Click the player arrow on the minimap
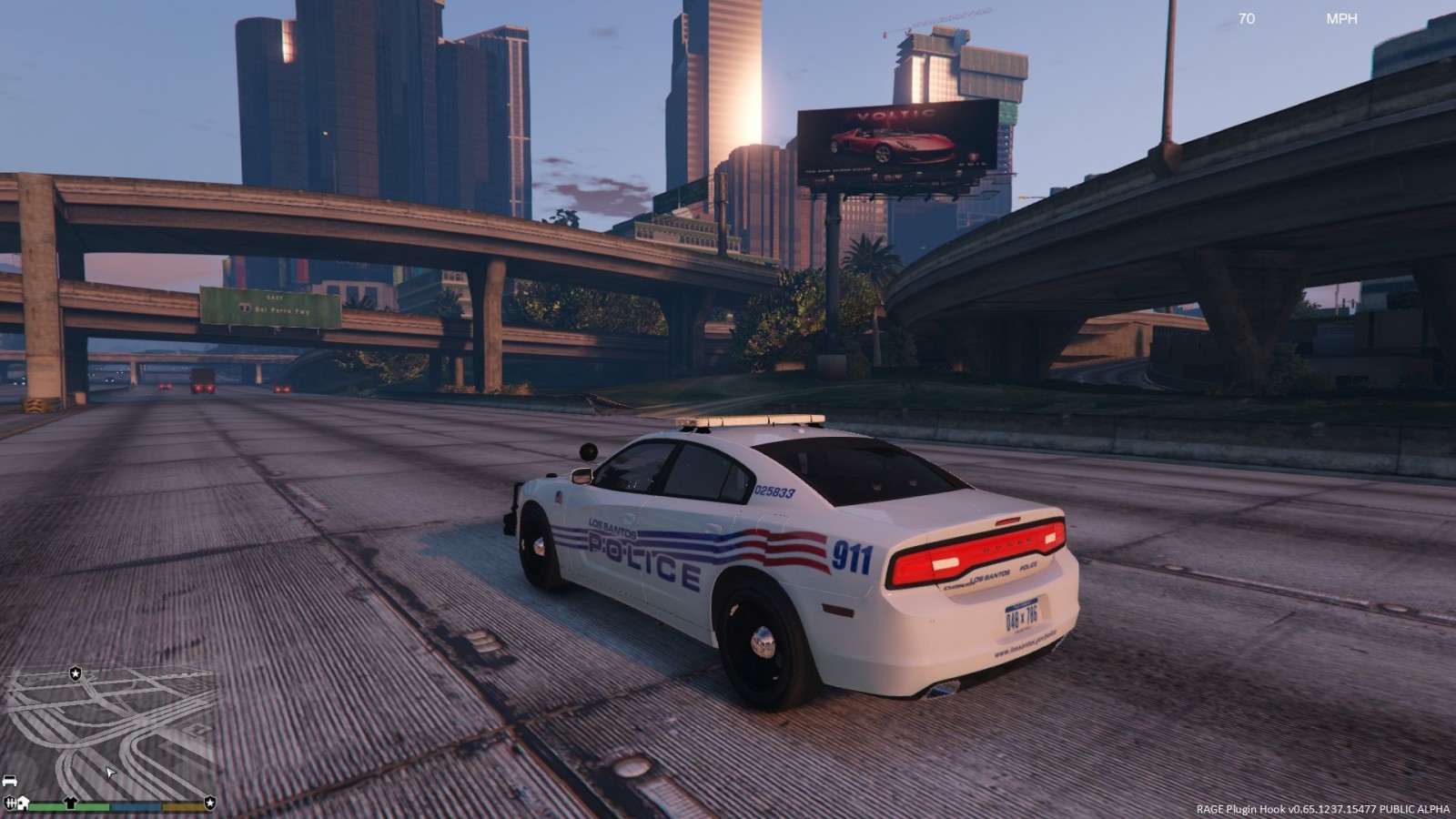The image size is (1456, 819). tap(110, 773)
